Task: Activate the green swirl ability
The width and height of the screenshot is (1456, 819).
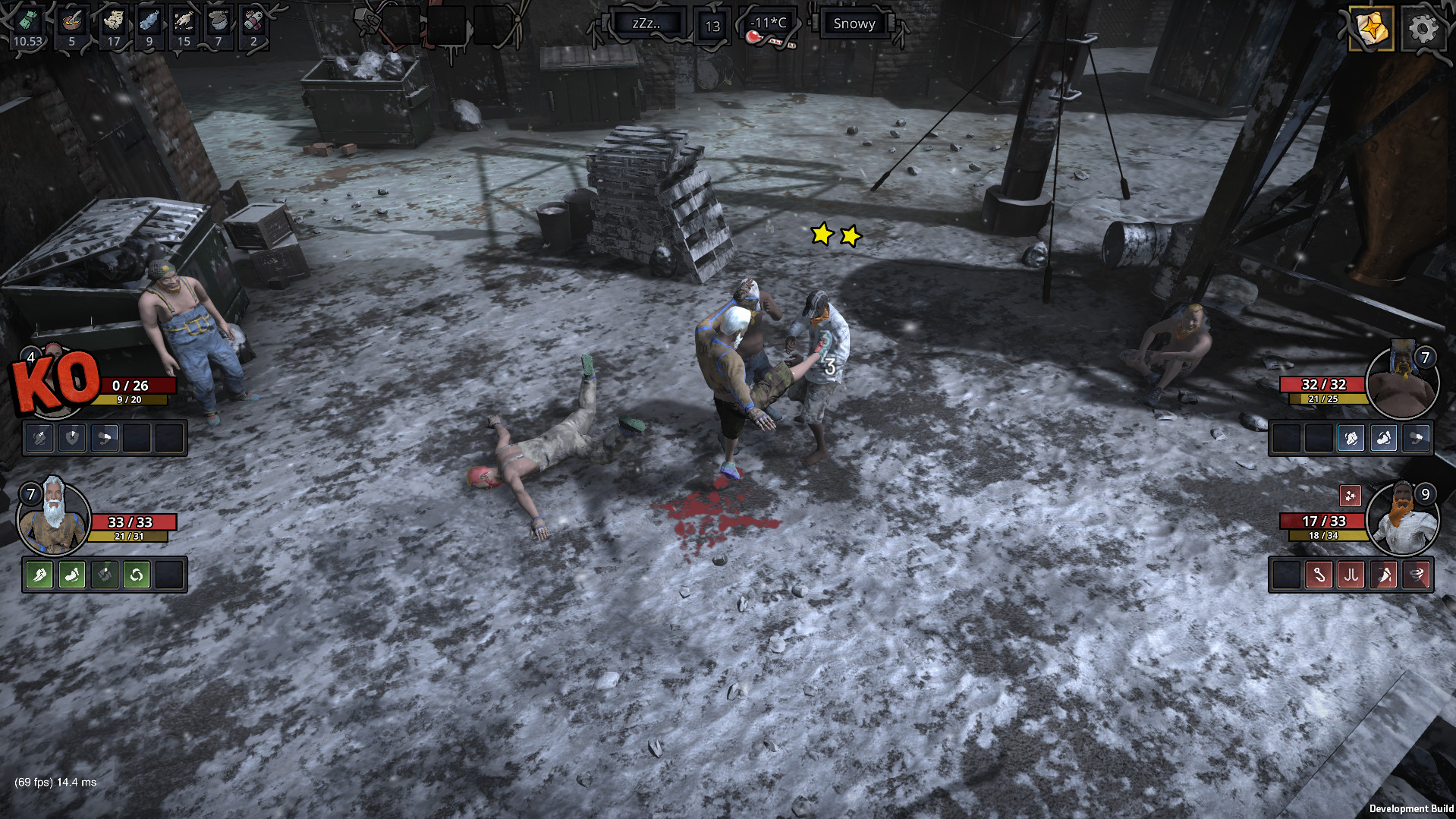Action: coord(137,575)
